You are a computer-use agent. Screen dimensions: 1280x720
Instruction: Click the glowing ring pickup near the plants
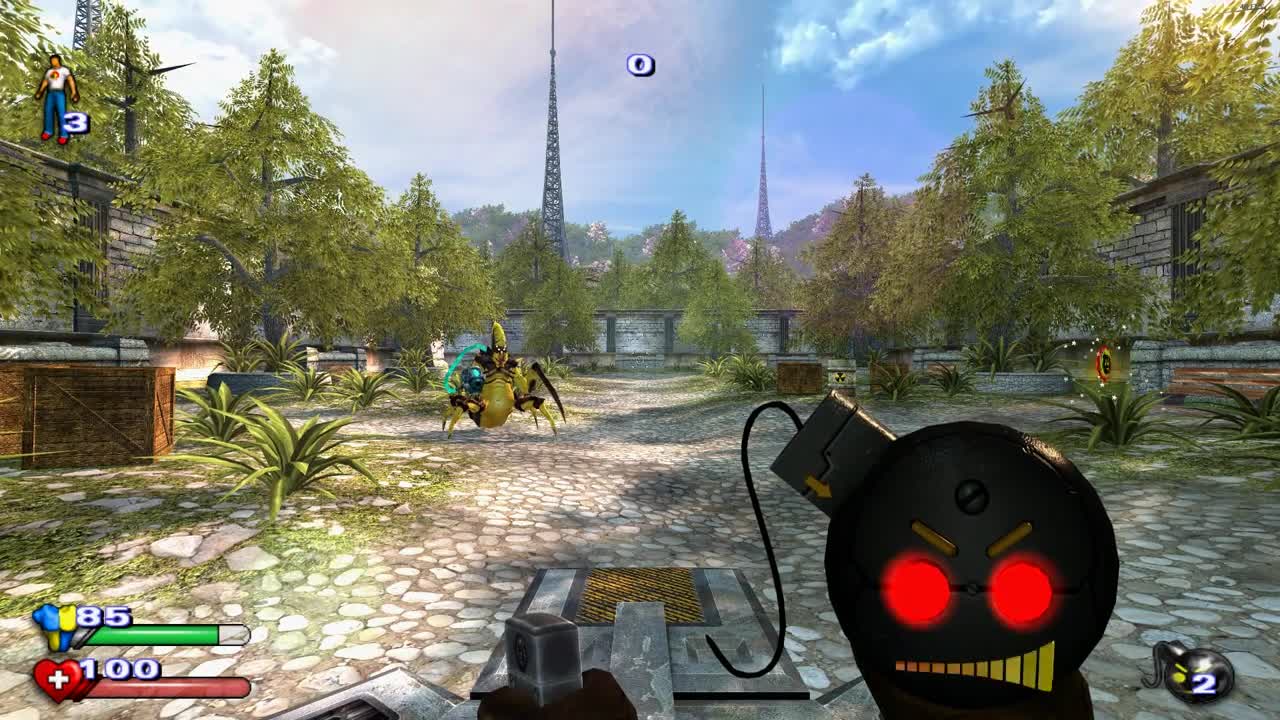1105,362
